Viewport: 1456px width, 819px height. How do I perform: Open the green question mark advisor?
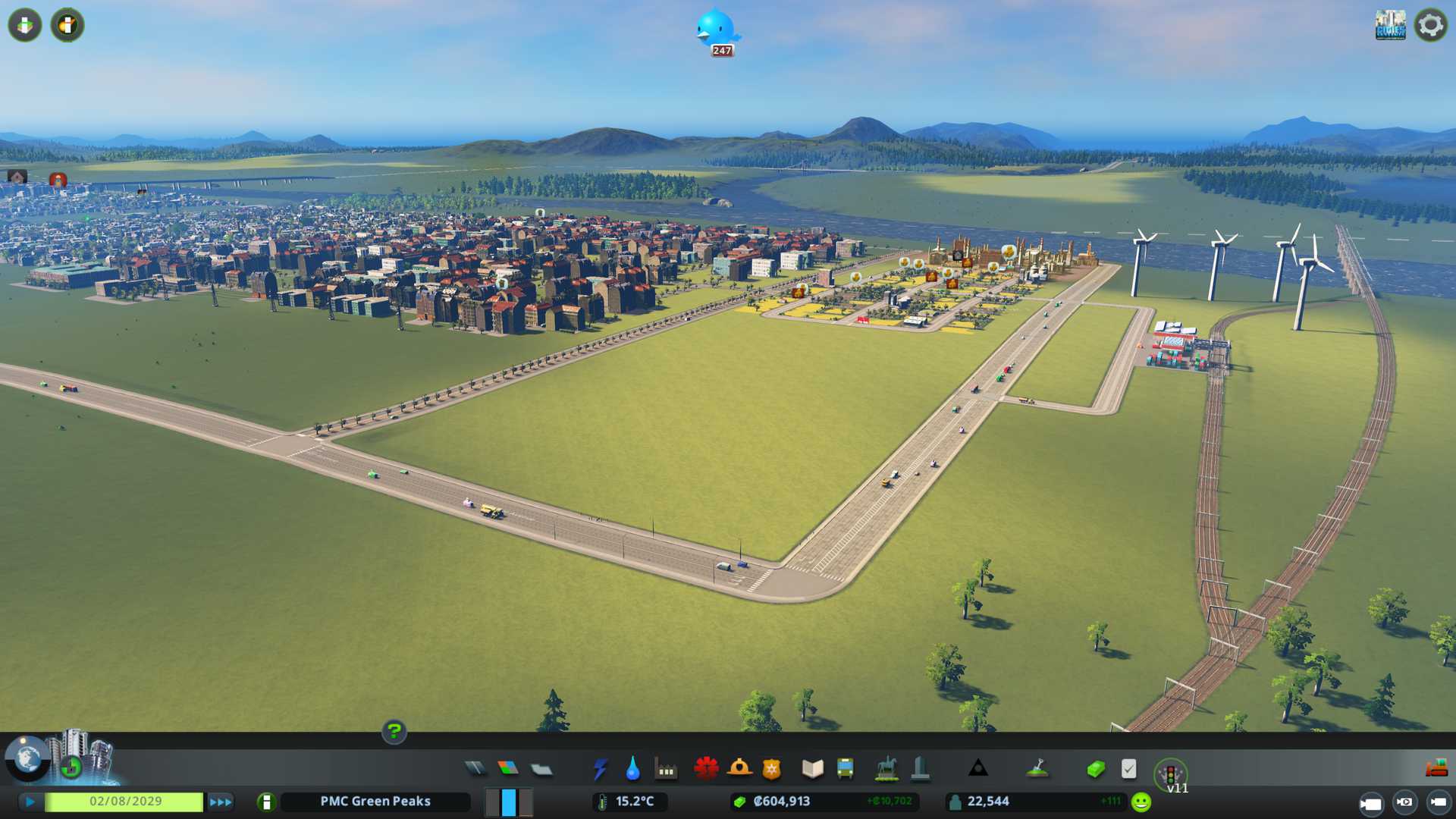click(394, 731)
